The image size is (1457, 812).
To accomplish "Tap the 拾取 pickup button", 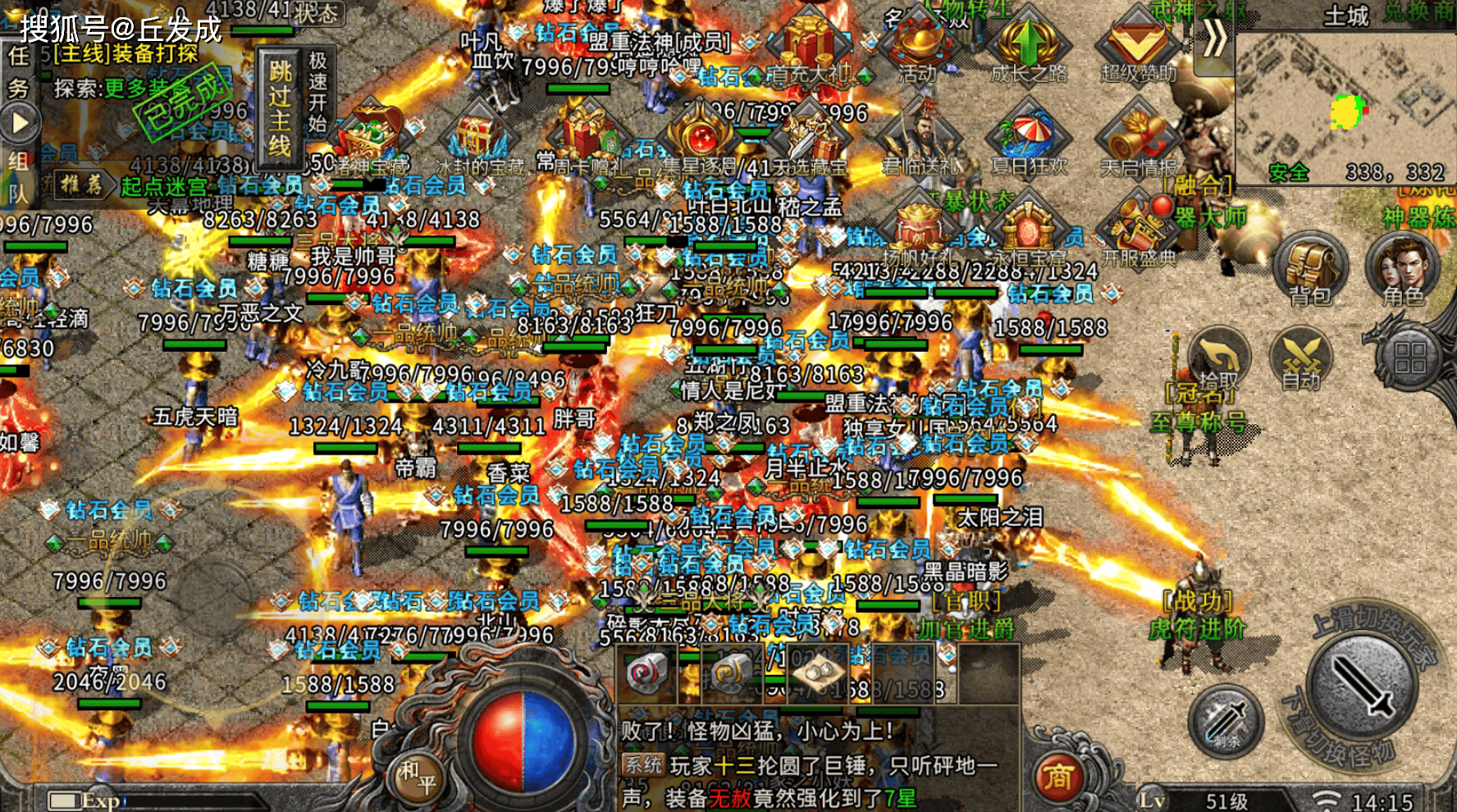I will (x=1217, y=361).
